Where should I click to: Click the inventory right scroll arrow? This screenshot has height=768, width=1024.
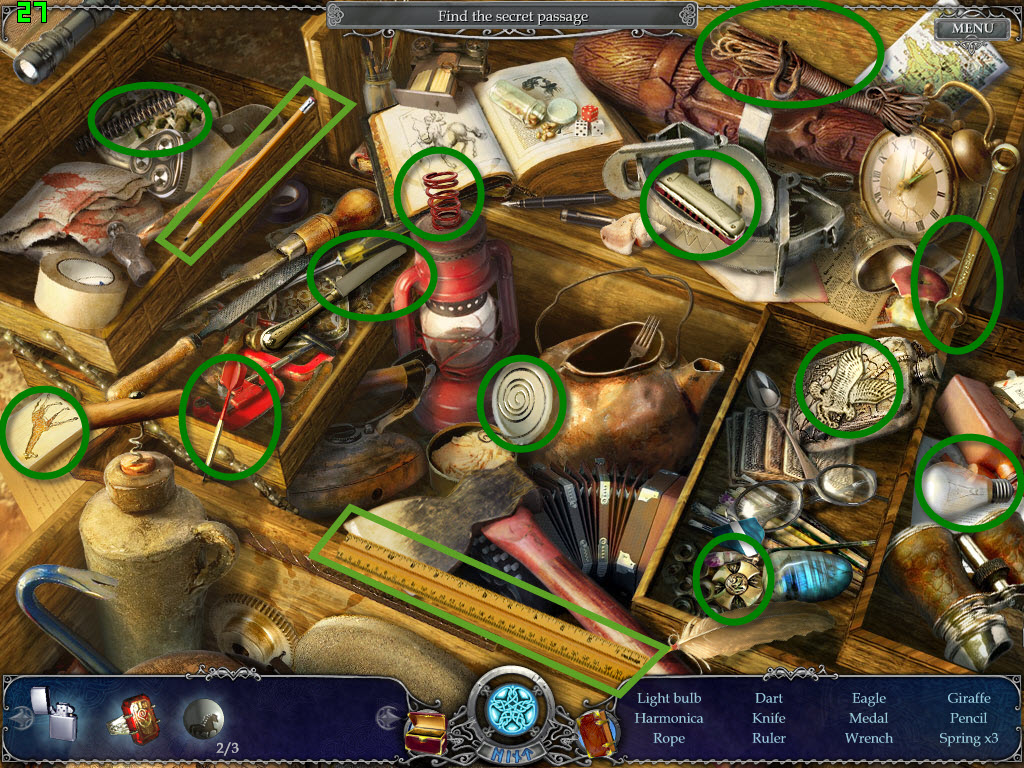[387, 716]
